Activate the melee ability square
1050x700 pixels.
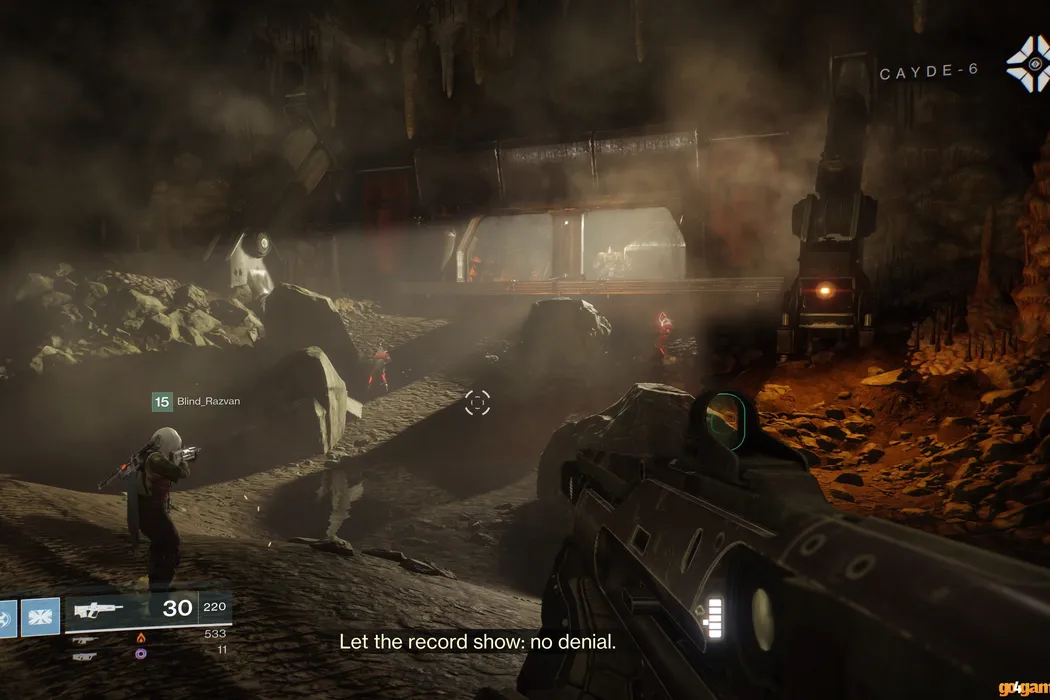pyautogui.click(x=40, y=616)
